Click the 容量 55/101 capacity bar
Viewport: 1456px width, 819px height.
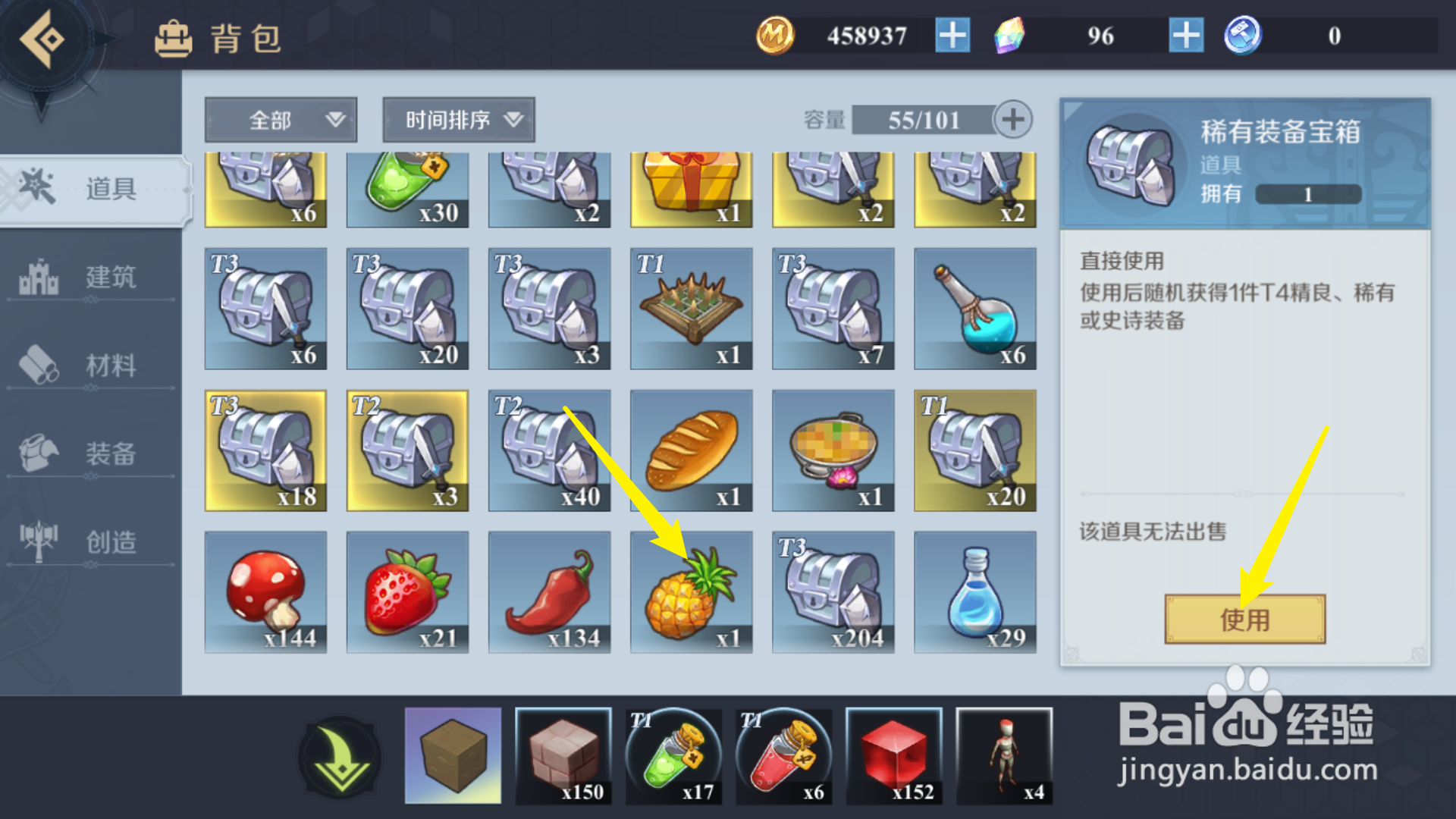click(925, 119)
